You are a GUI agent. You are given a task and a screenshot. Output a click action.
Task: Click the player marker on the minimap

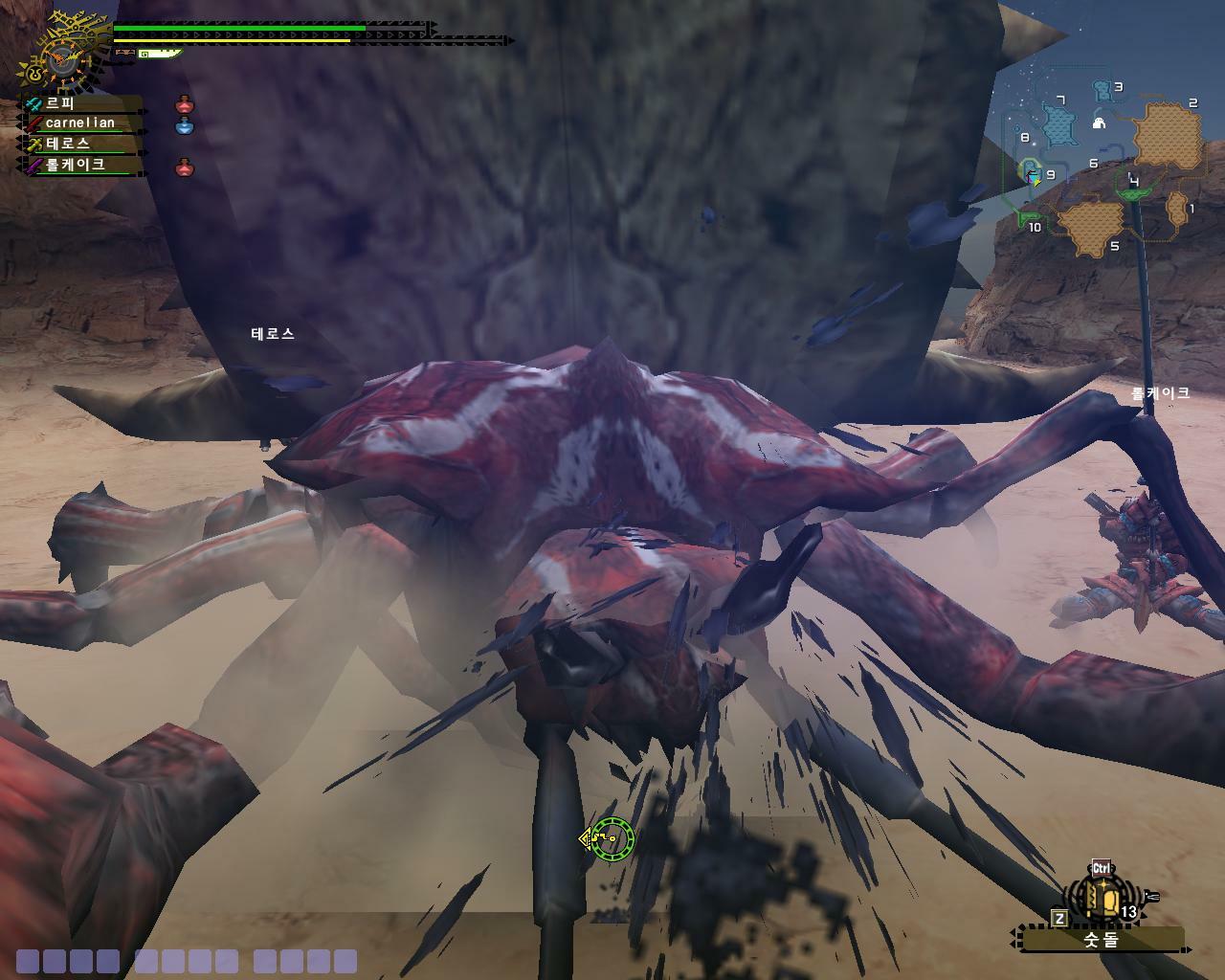point(1032,174)
